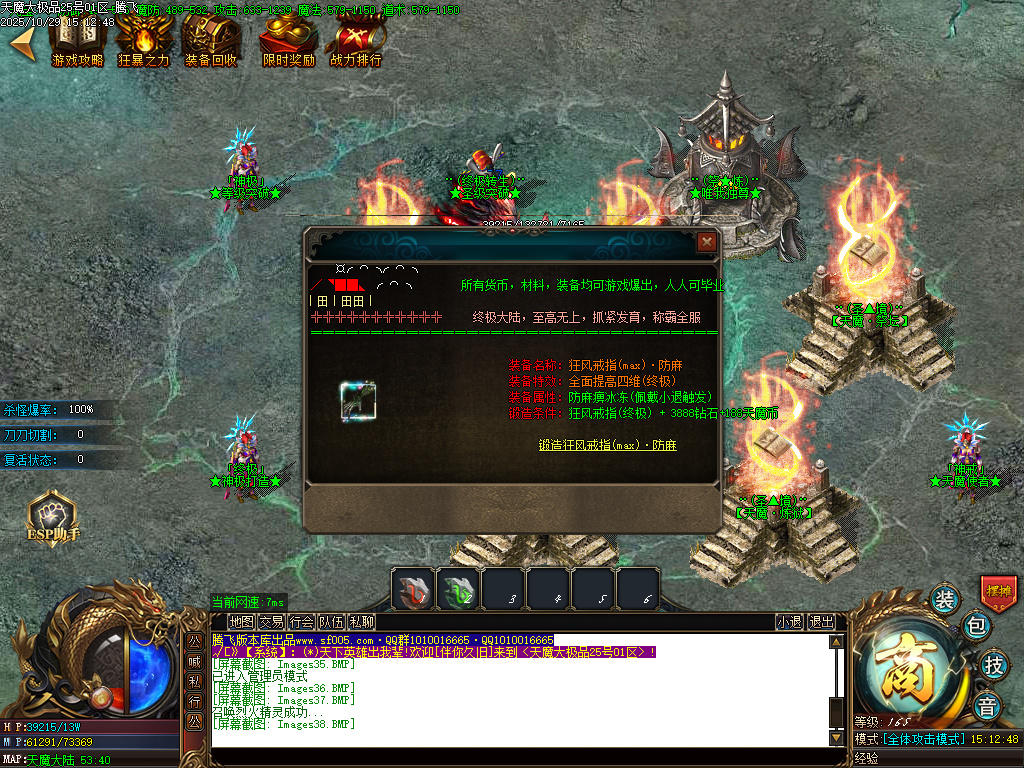
Task: Collapse the top menu with the arrow
Action: [22, 43]
